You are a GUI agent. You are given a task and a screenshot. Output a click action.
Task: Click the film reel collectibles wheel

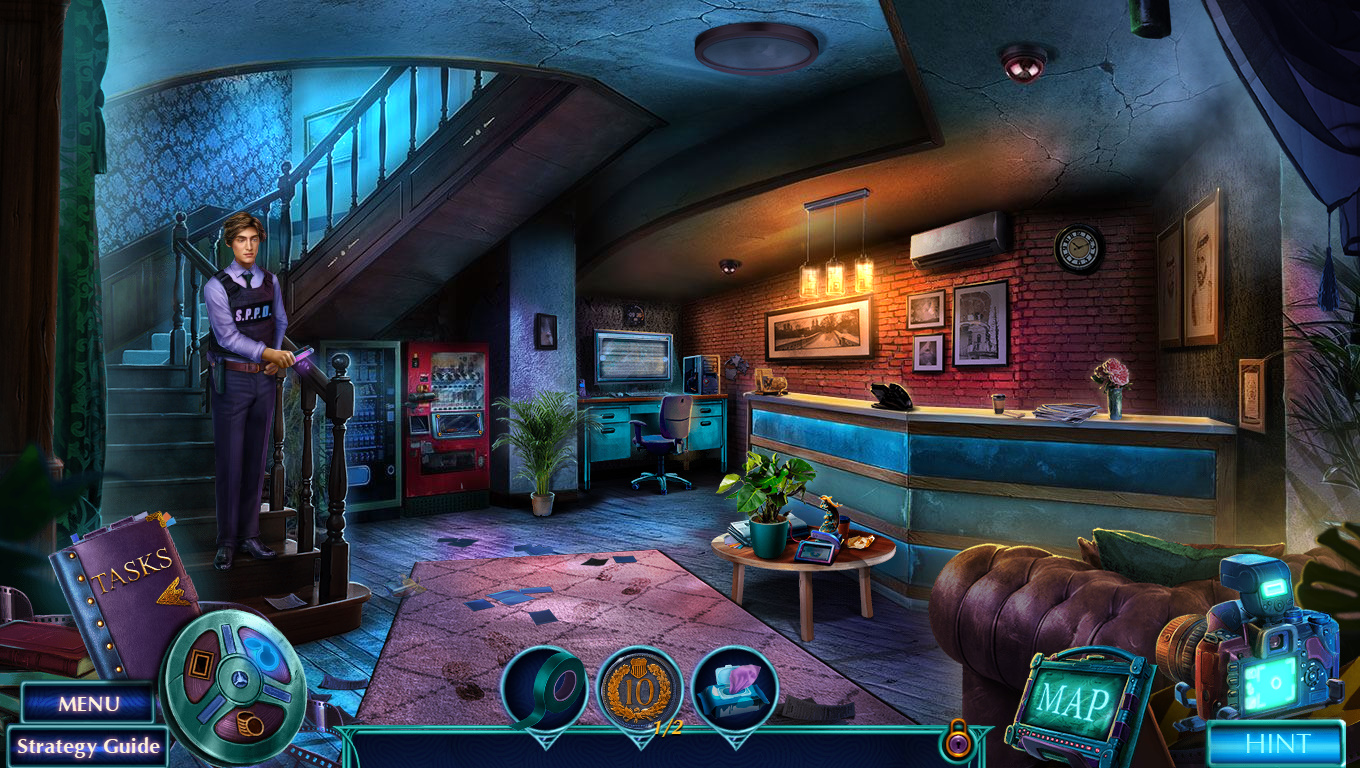[234, 673]
